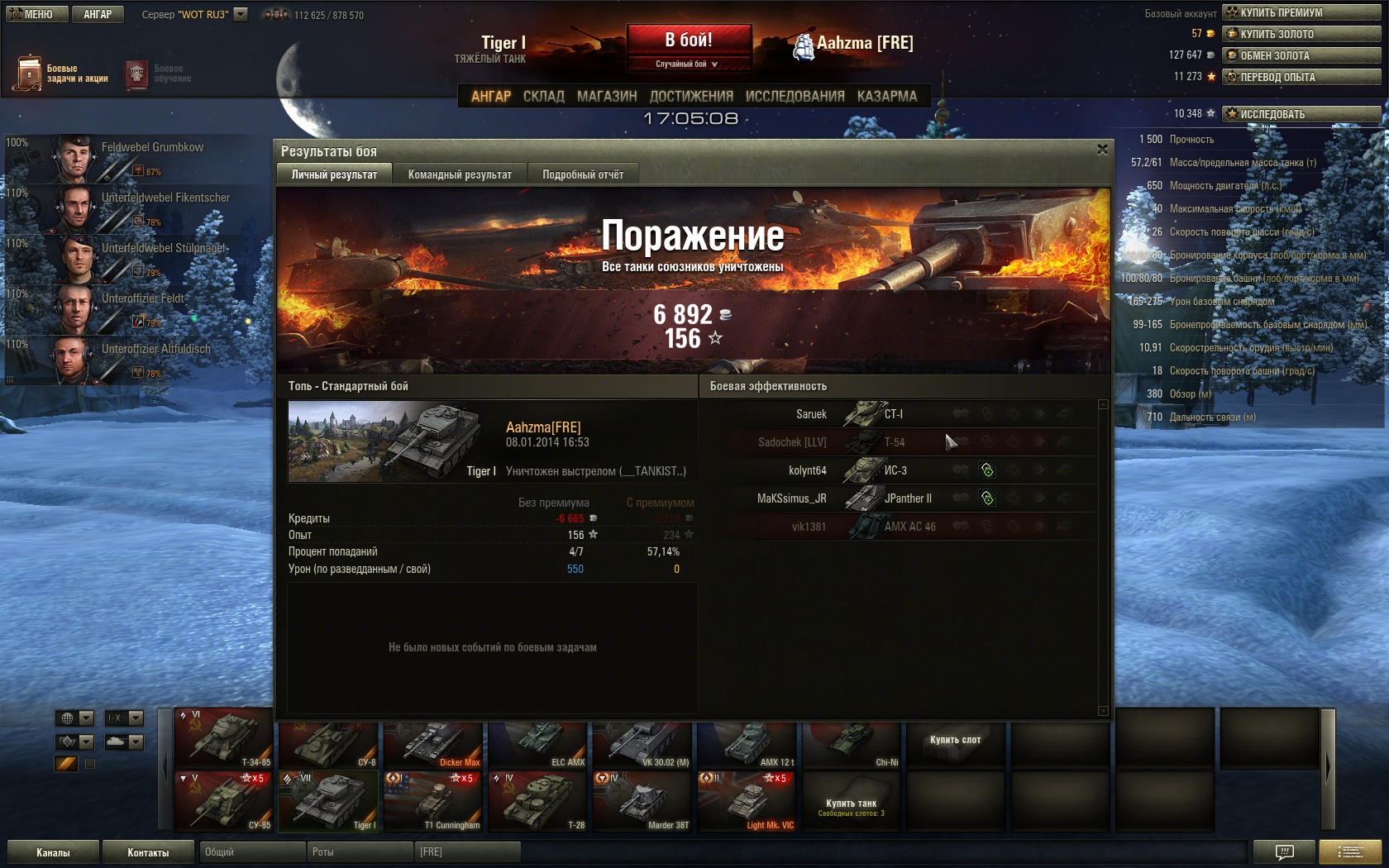
Task: Open the Подробный отчёт tab
Action: 583,174
